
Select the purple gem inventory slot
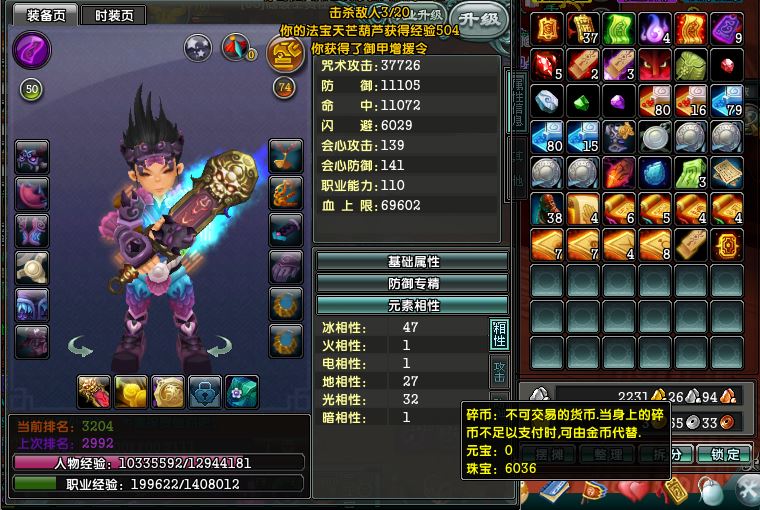617,101
